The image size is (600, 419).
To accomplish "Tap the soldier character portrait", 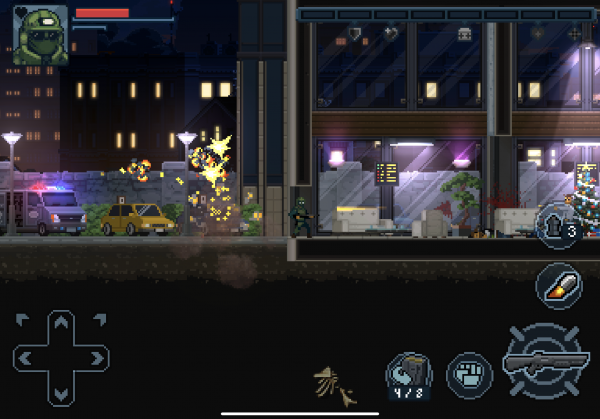I will click(40, 33).
